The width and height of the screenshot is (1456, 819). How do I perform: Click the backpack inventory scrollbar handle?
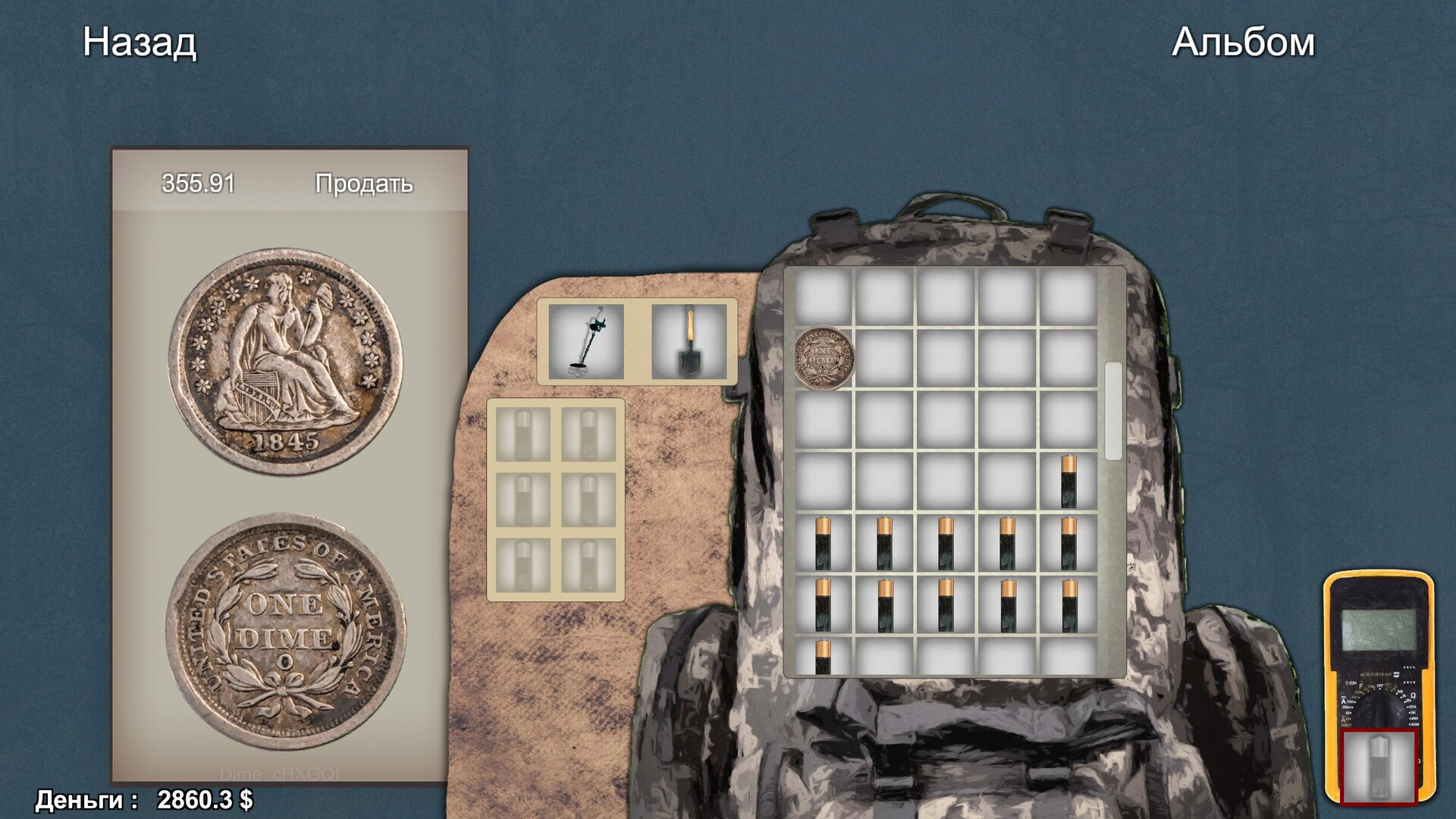(x=1112, y=410)
